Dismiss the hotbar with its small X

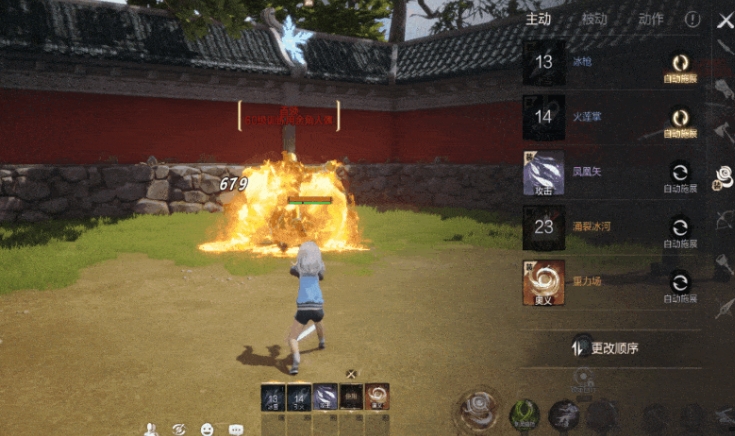point(351,374)
